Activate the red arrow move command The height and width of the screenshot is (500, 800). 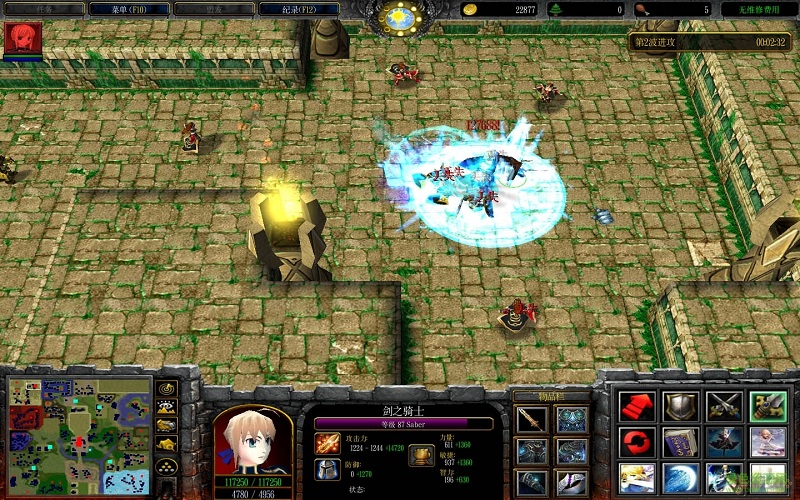tap(637, 405)
